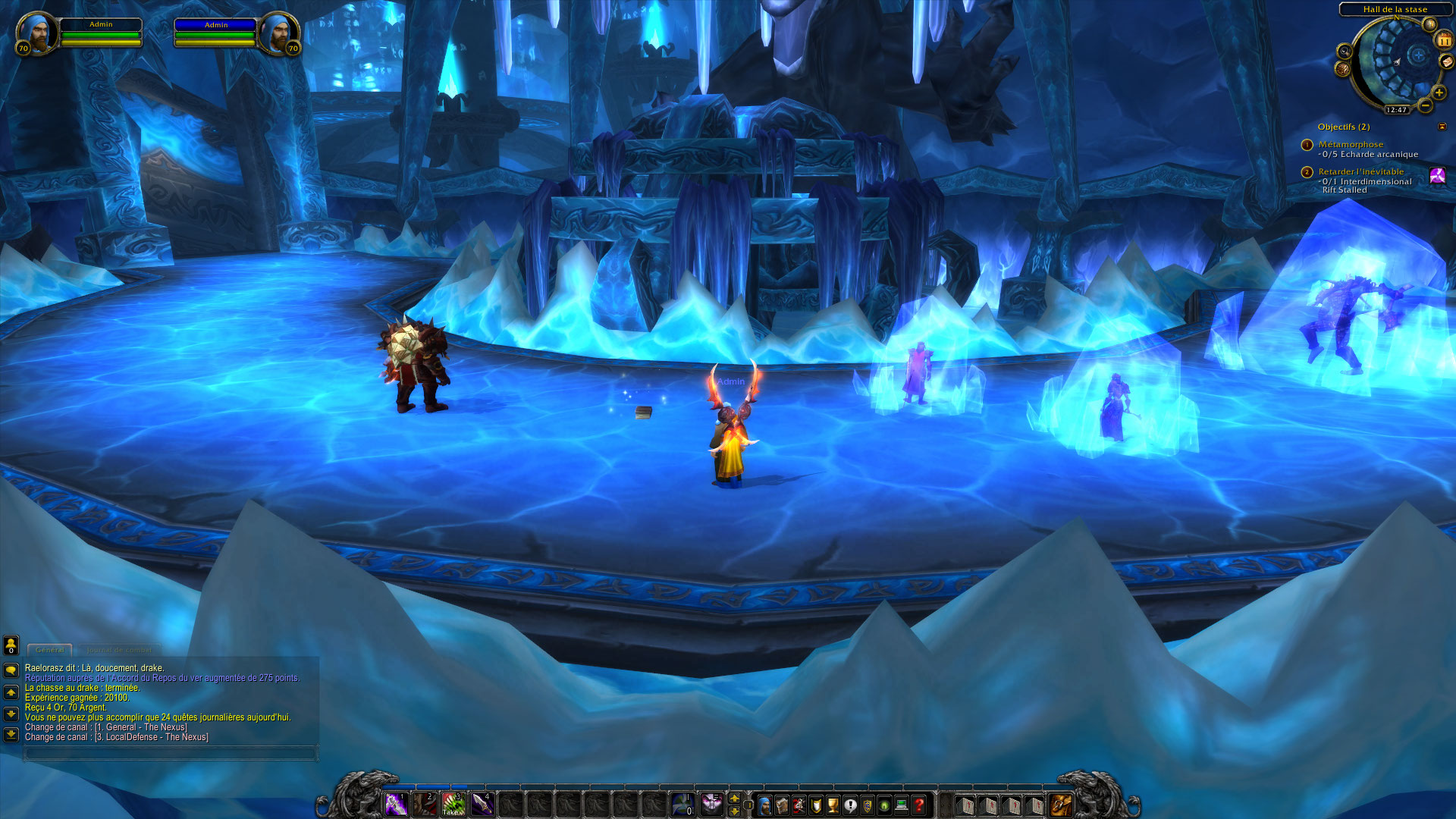The width and height of the screenshot is (1456, 819).
Task: Jump chat to the bottom with the underlined arrow
Action: [x=11, y=734]
